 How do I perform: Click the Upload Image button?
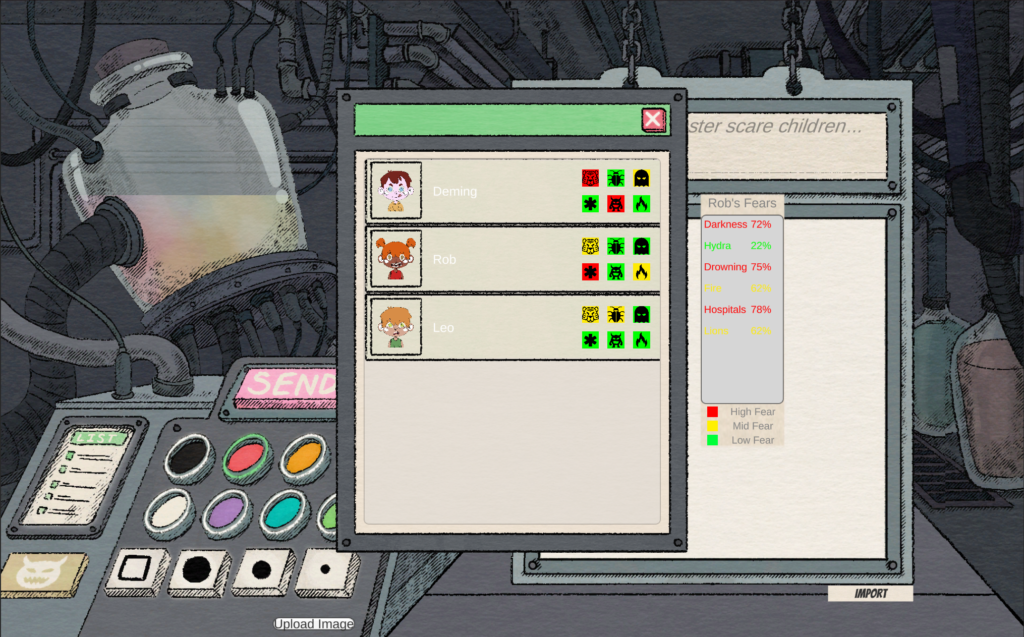[x=314, y=624]
